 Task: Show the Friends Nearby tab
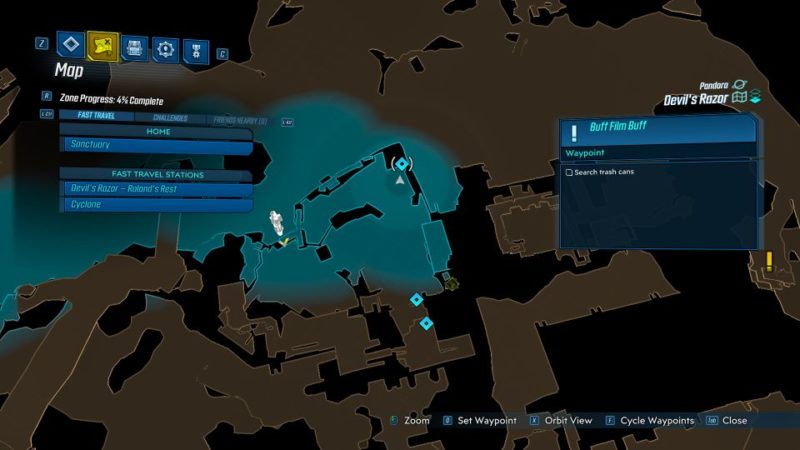[x=238, y=118]
